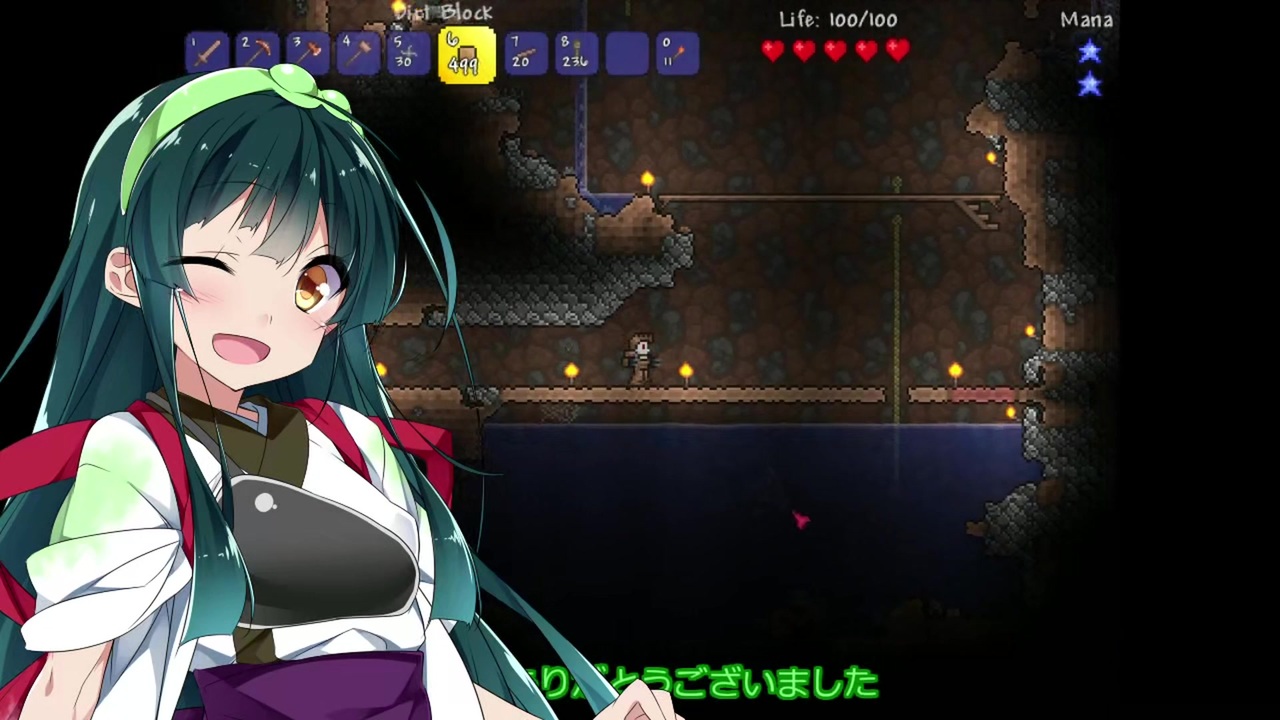Screen dimensions: 1280x720
Task: Click the top blue mana star
Action: [x=1089, y=53]
